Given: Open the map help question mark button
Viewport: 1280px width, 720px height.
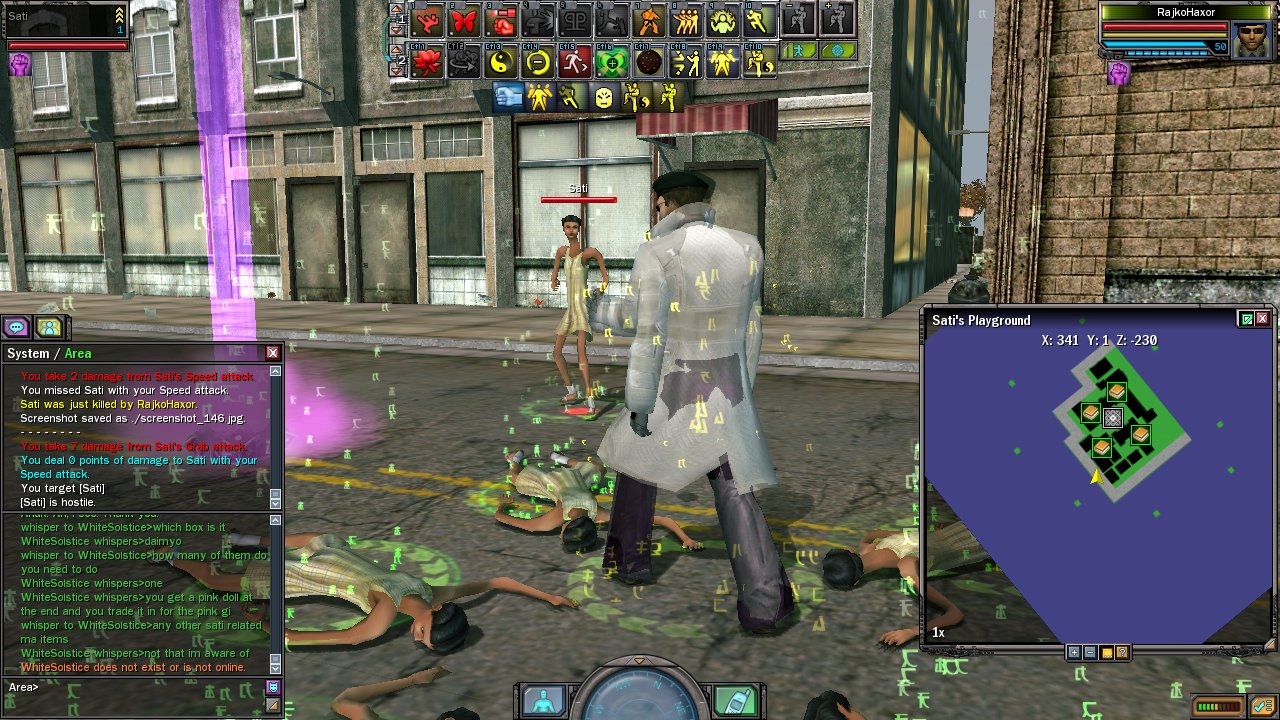Looking at the screenshot, I should [1122, 652].
